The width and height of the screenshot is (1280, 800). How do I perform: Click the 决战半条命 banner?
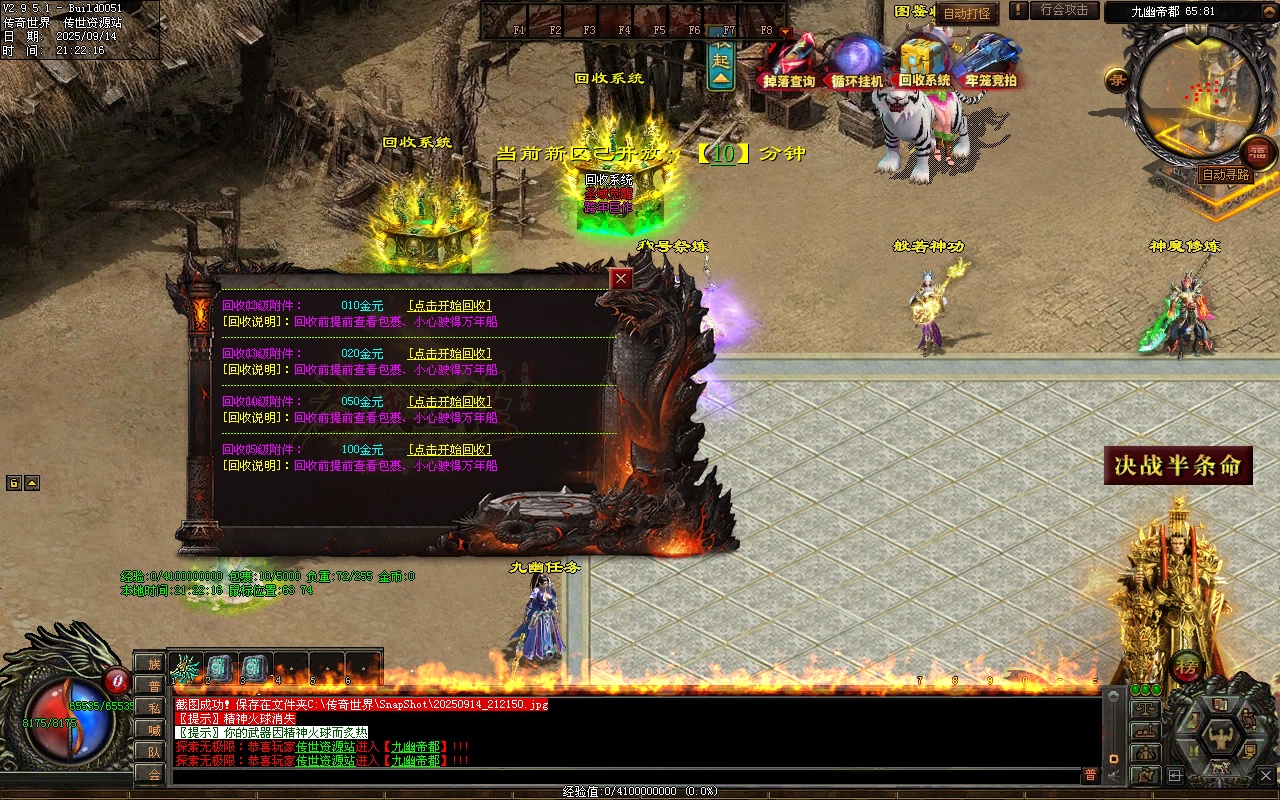[1178, 466]
